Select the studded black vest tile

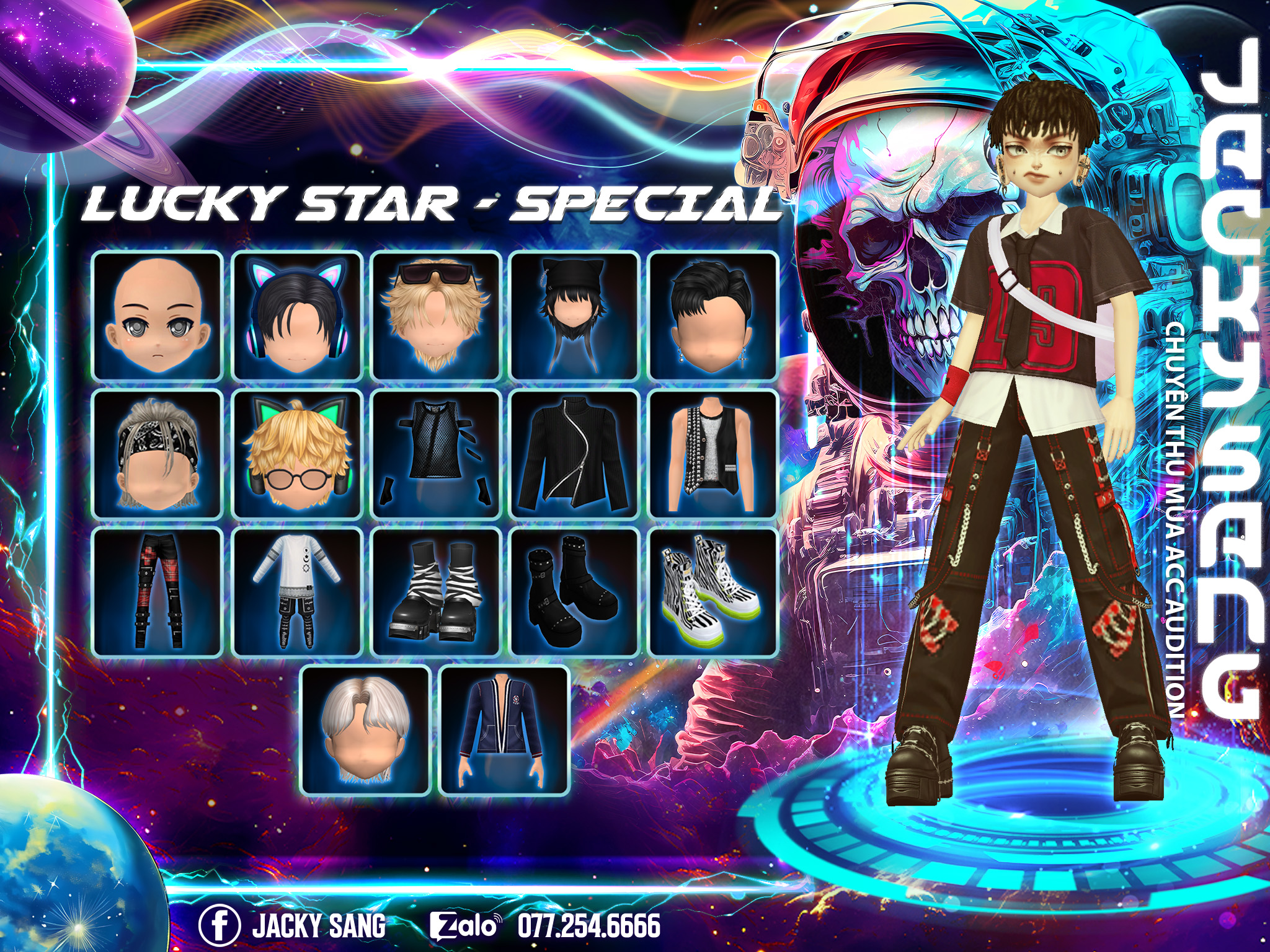[713, 454]
